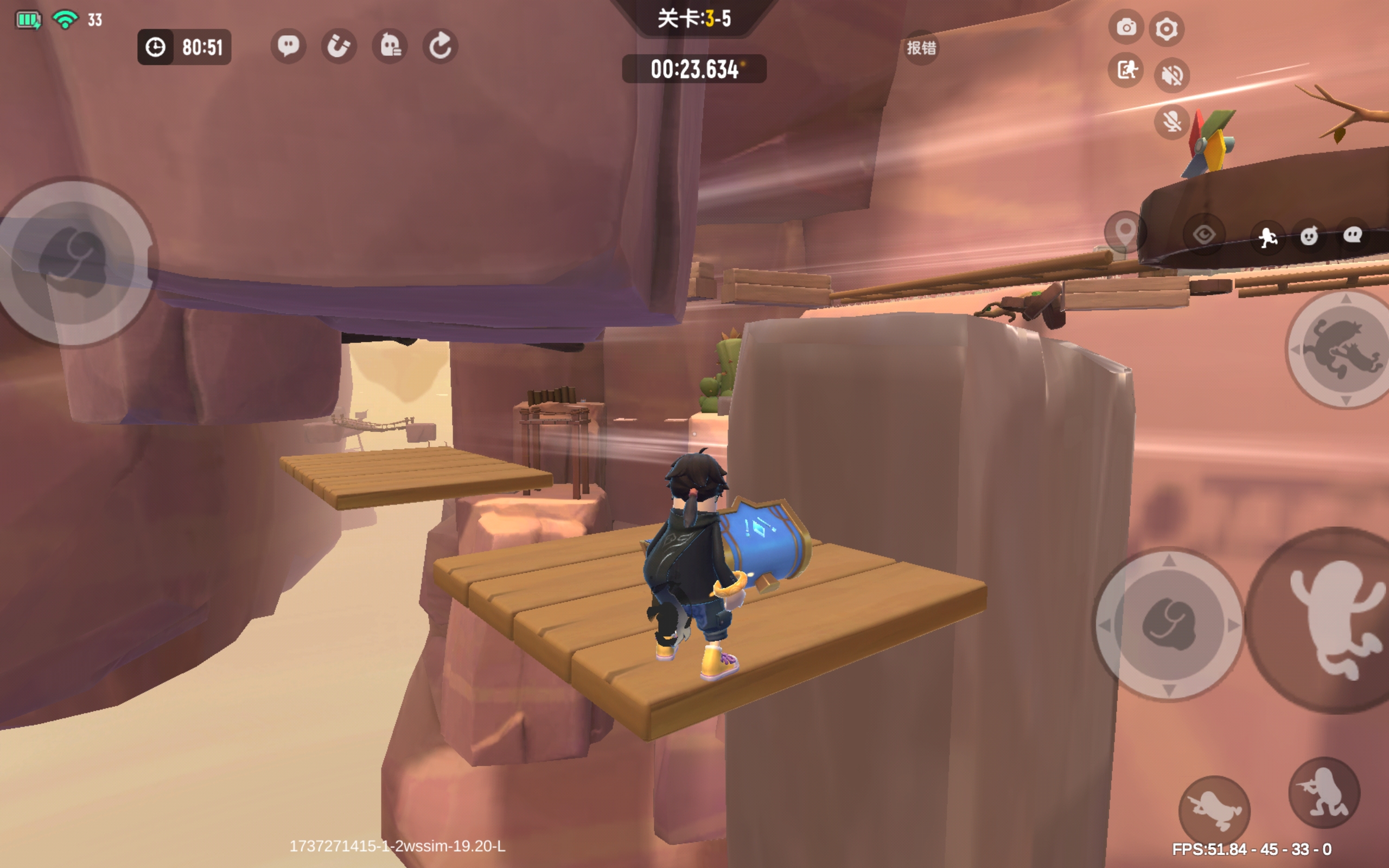Activate the prone dive shooter button
1389x868 pixels.
tap(1214, 810)
